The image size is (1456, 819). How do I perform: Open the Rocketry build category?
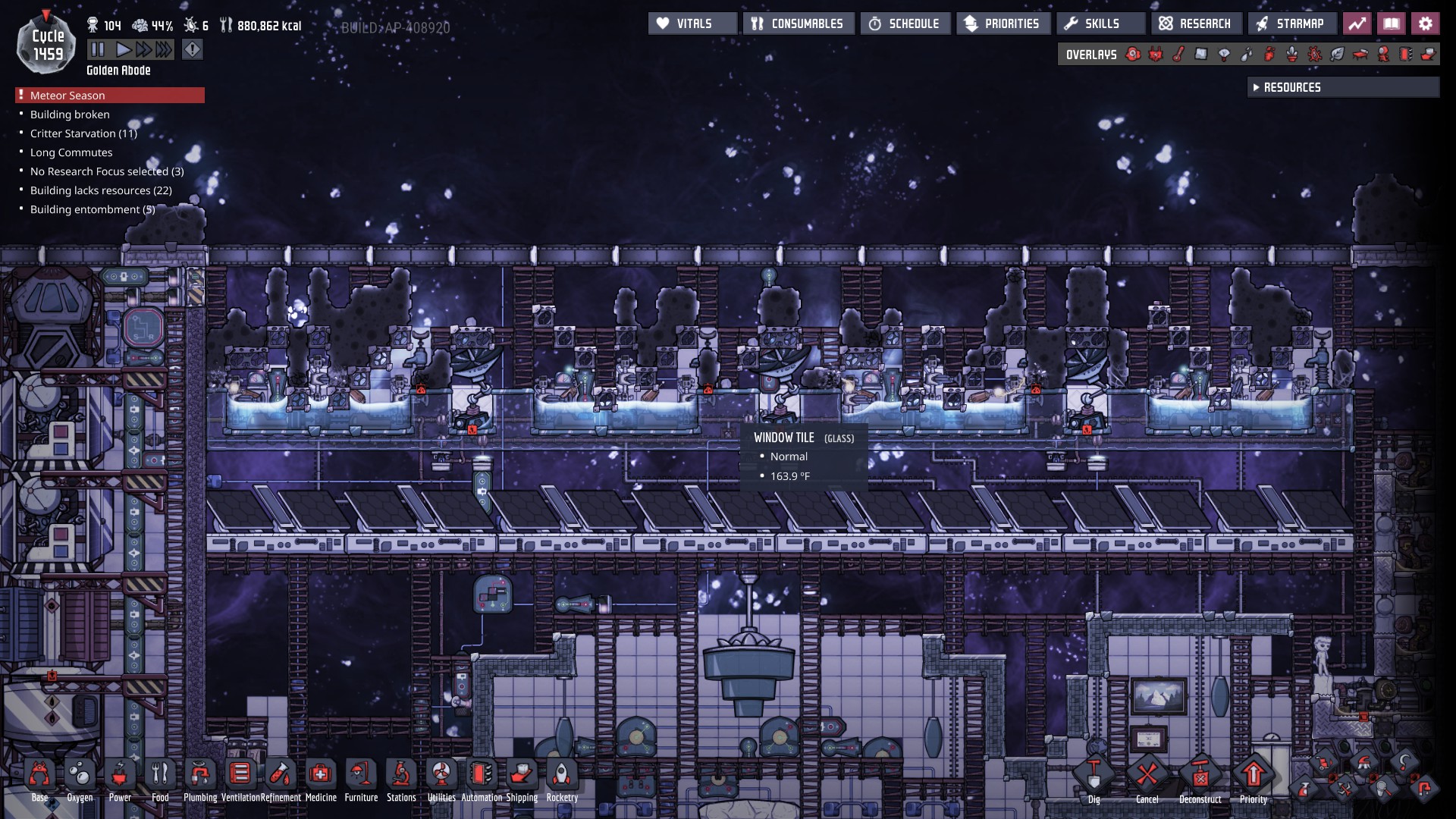point(562,776)
